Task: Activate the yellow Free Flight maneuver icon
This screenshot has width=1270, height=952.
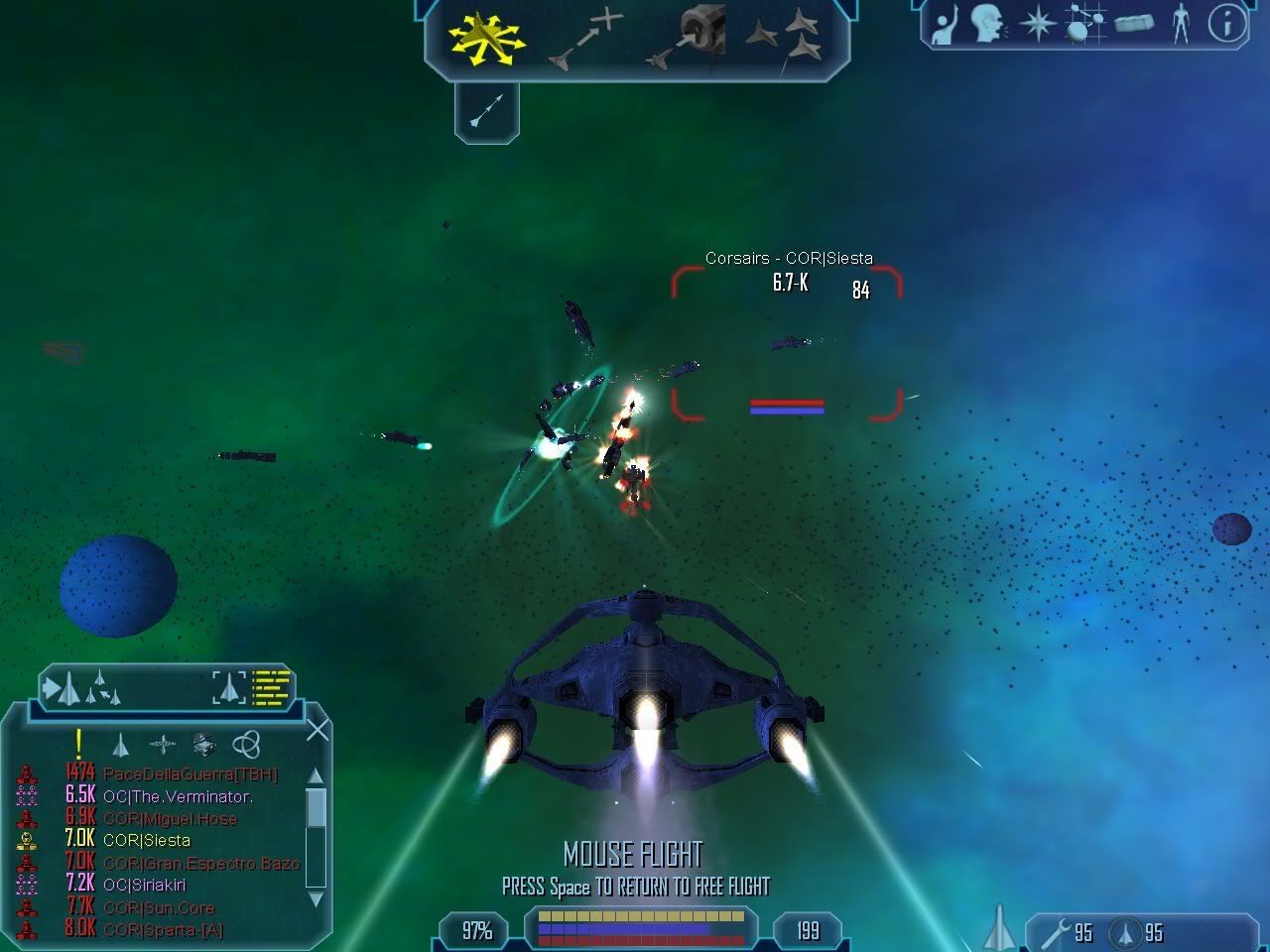Action: (x=486, y=39)
